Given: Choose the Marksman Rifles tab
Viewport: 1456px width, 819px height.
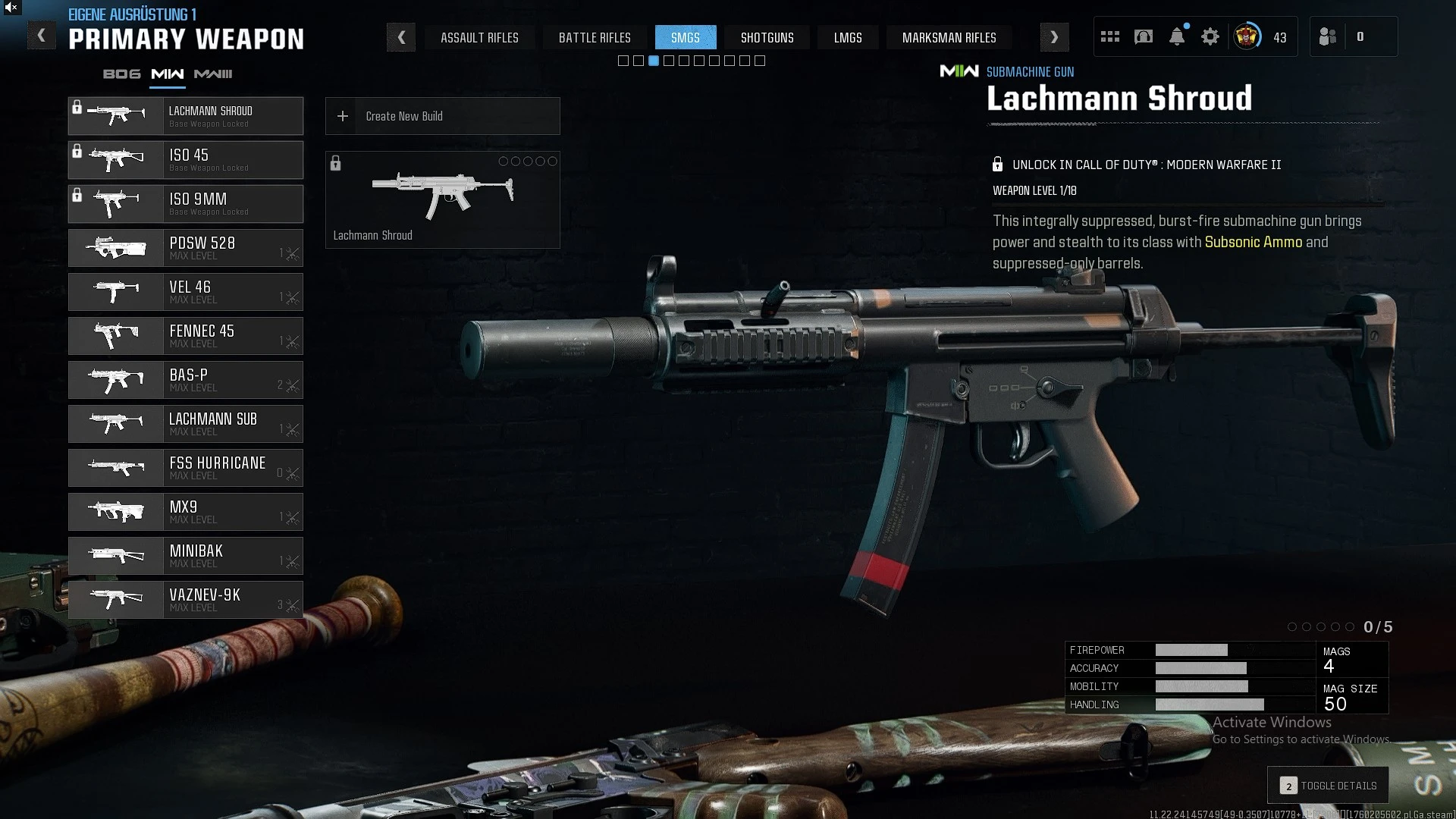Looking at the screenshot, I should [949, 37].
